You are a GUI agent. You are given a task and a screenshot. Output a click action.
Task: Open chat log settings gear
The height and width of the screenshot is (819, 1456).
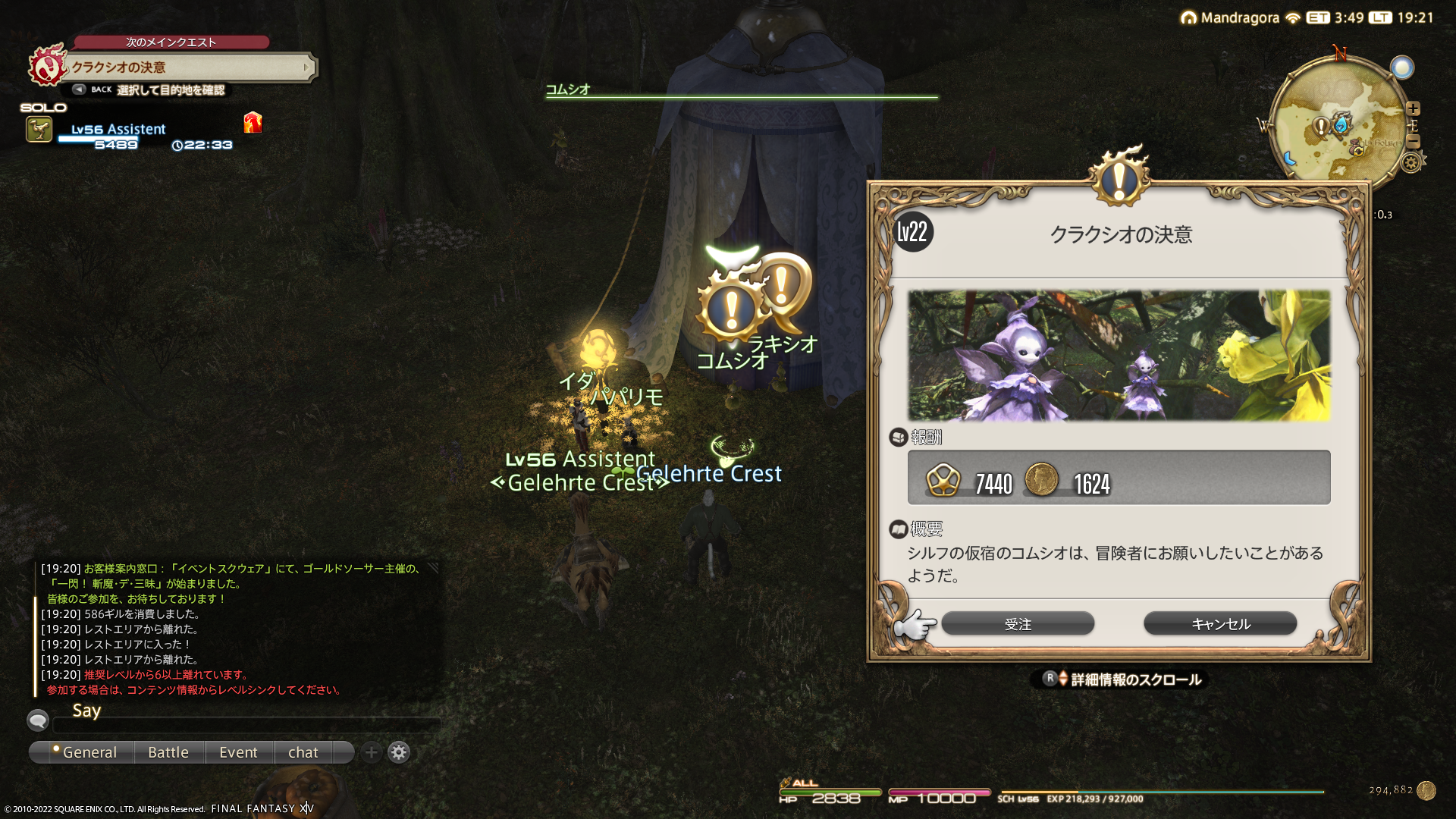[399, 752]
